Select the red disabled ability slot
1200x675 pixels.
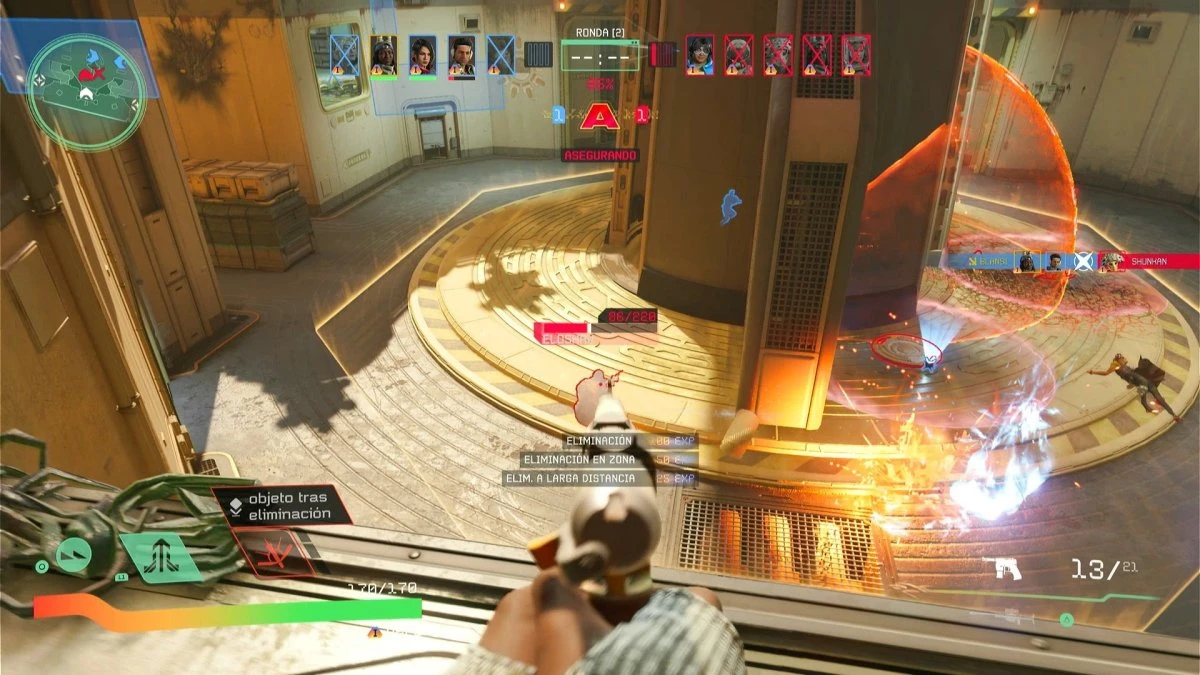(x=272, y=554)
